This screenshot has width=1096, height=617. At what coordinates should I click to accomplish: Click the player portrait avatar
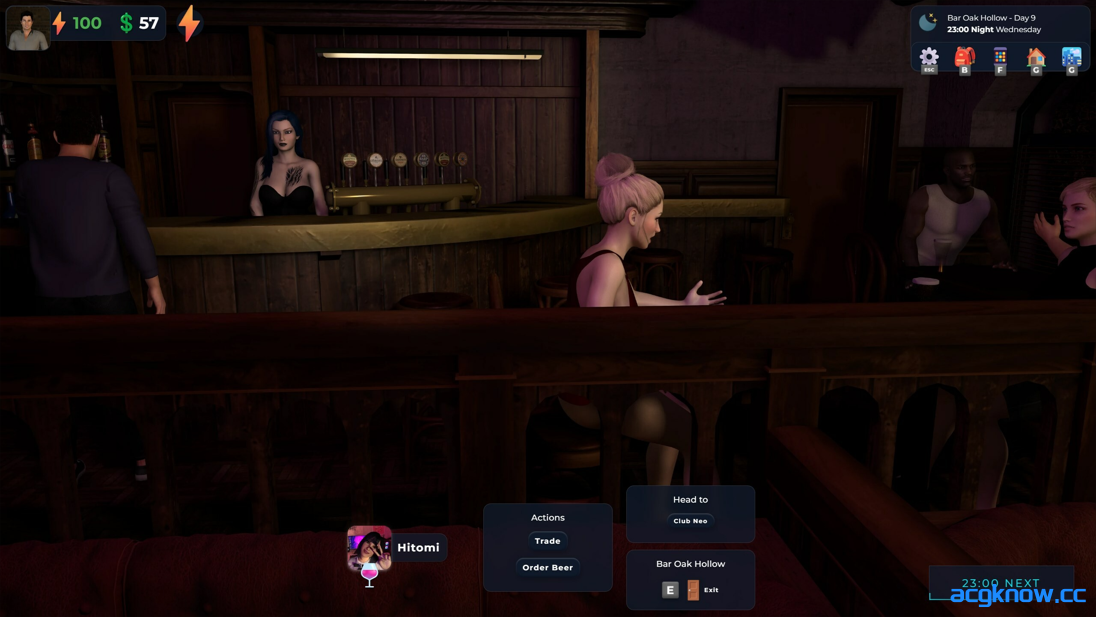tap(27, 27)
